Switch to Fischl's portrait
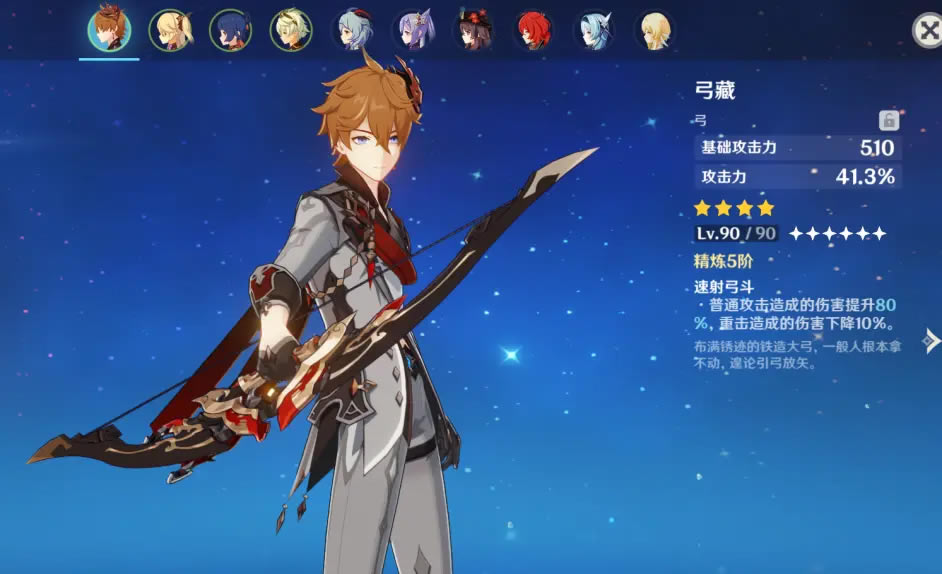This screenshot has width=942, height=574. (x=169, y=30)
